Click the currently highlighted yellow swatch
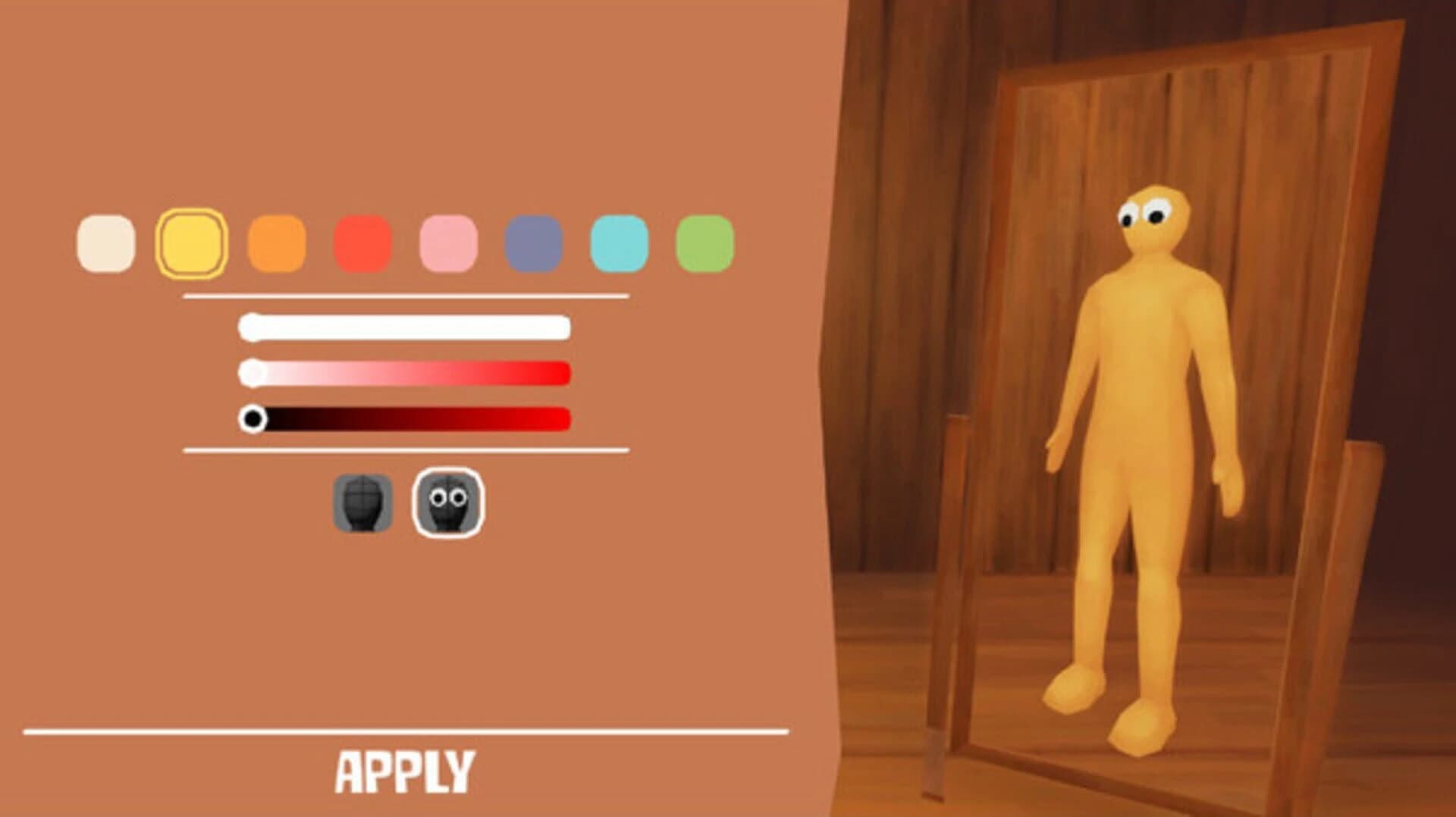This screenshot has height=817, width=1456. click(x=193, y=242)
